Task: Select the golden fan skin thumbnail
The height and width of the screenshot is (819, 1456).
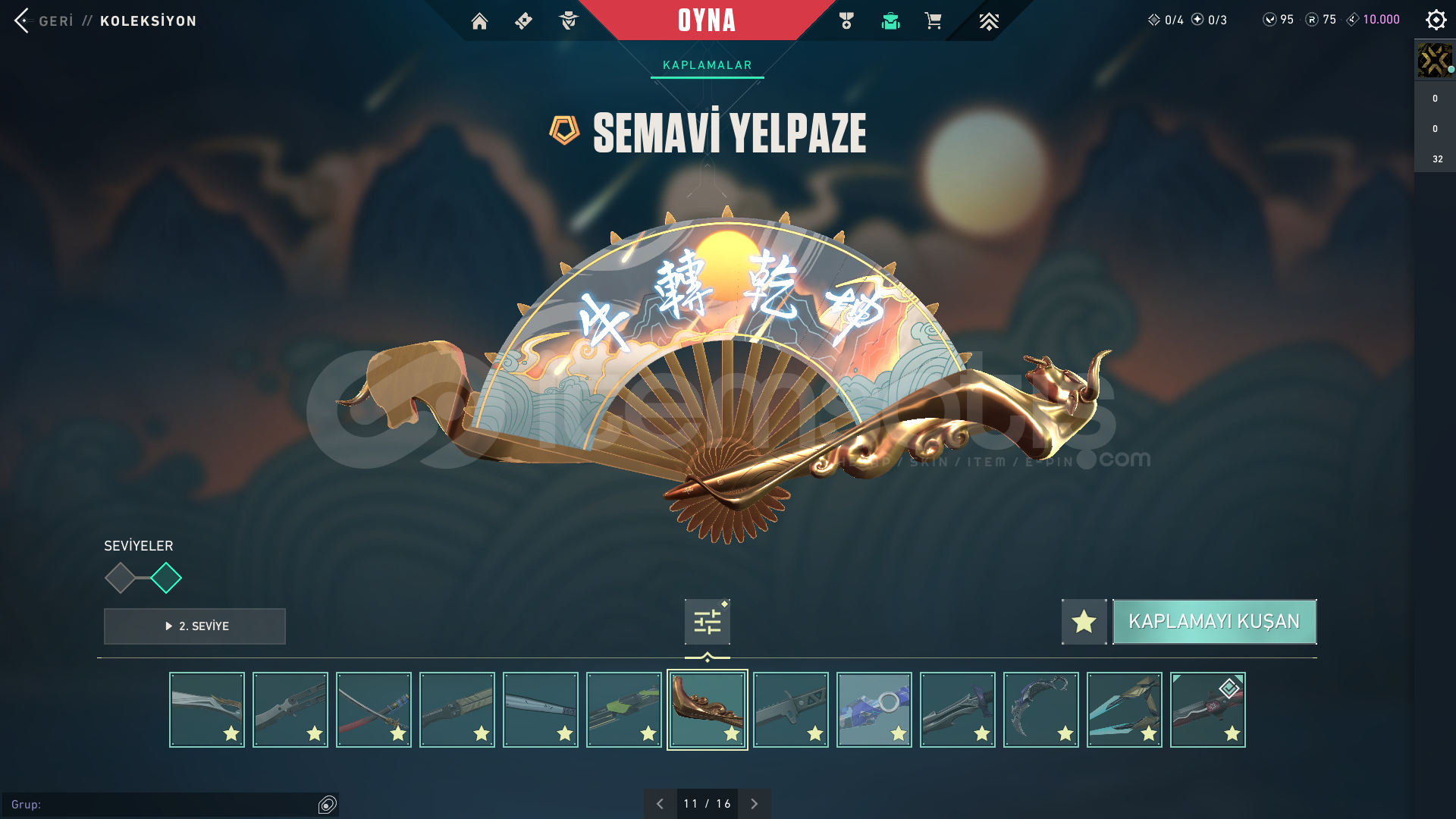Action: [x=707, y=710]
